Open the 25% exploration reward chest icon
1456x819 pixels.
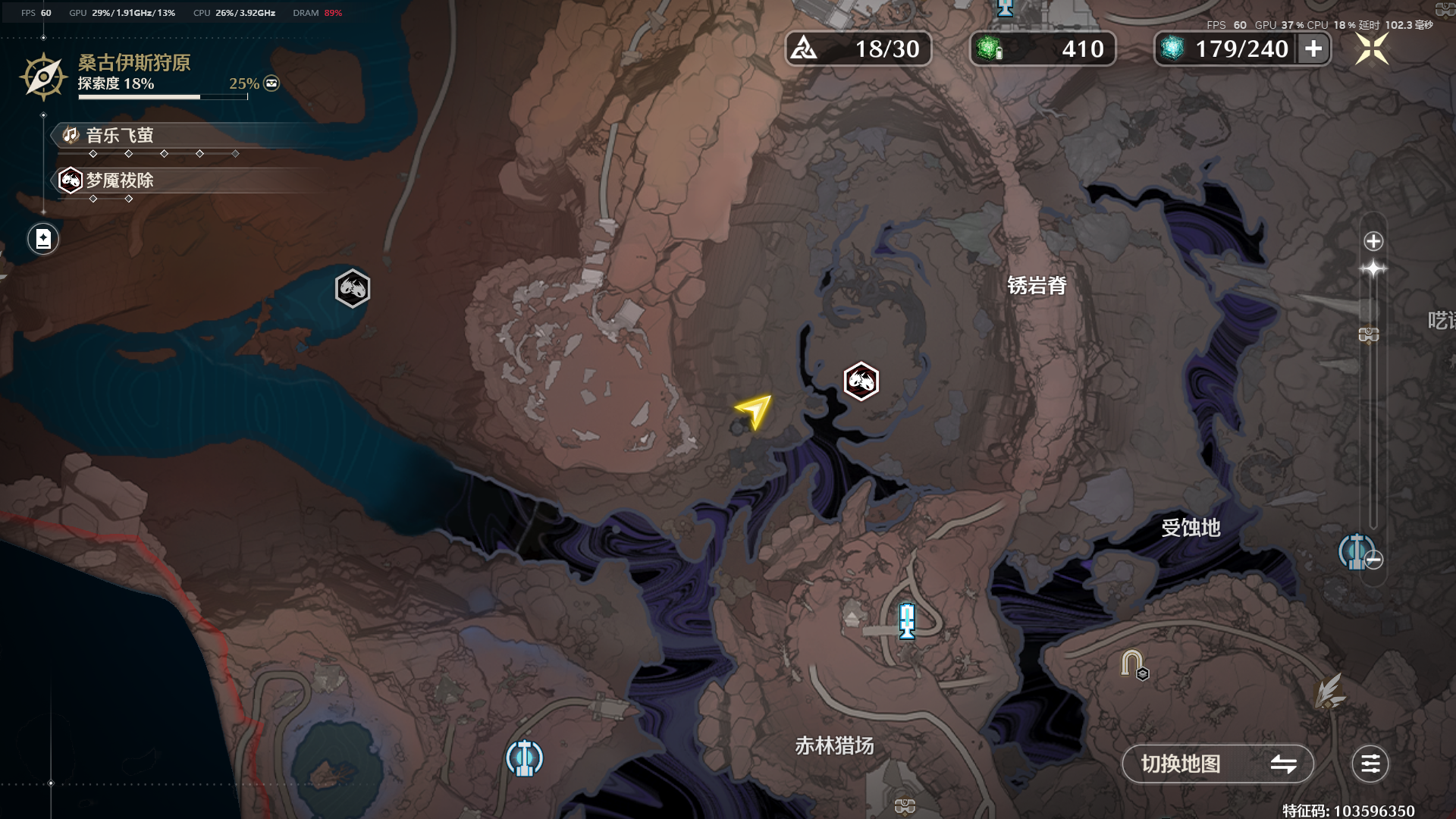point(271,83)
